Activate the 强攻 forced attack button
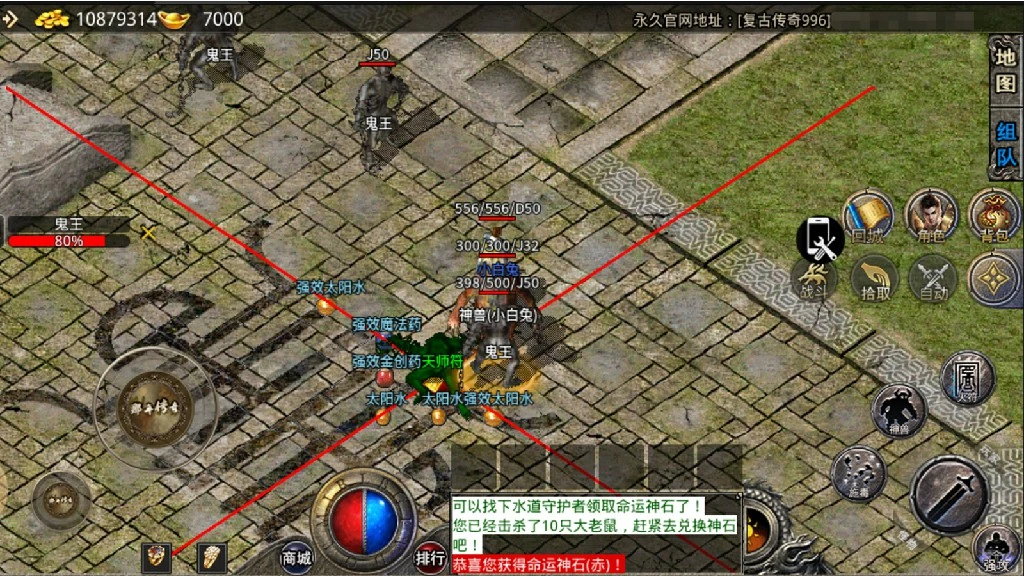 click(x=996, y=549)
